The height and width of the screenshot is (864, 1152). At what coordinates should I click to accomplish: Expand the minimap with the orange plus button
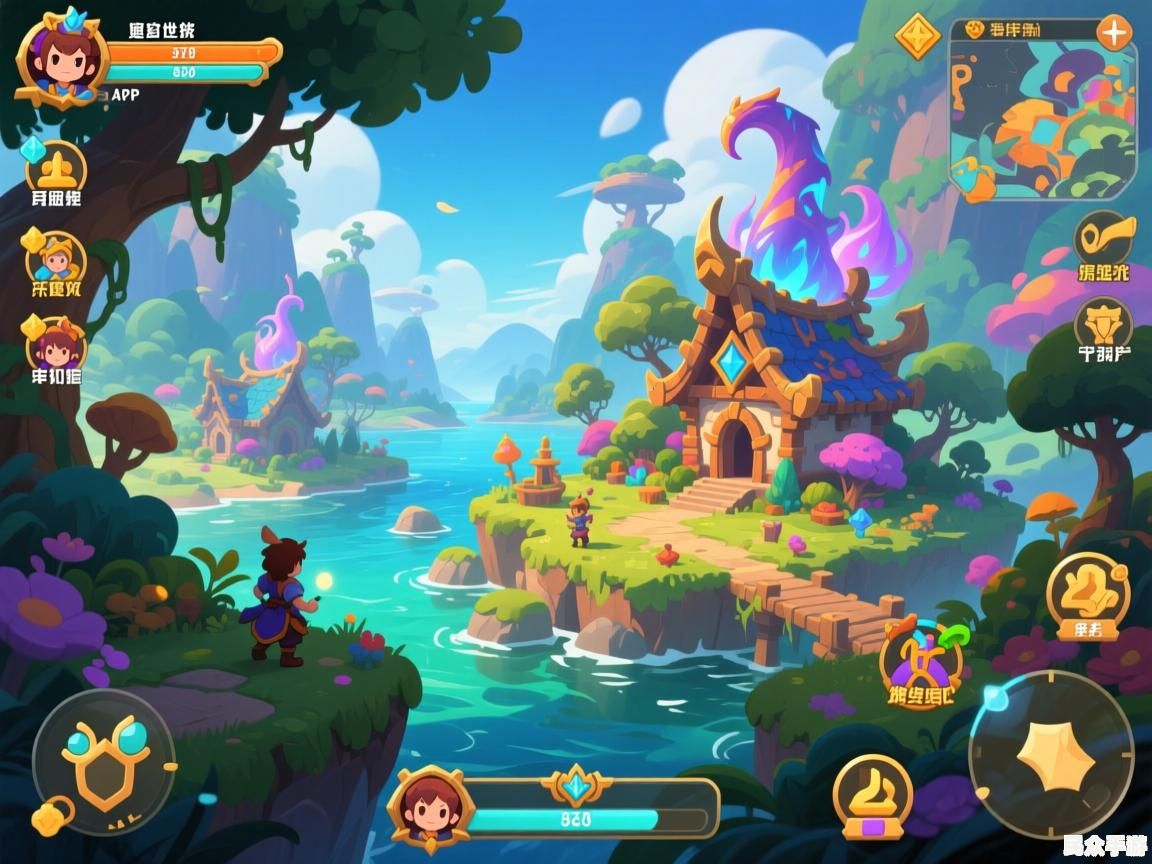pyautogui.click(x=1113, y=32)
